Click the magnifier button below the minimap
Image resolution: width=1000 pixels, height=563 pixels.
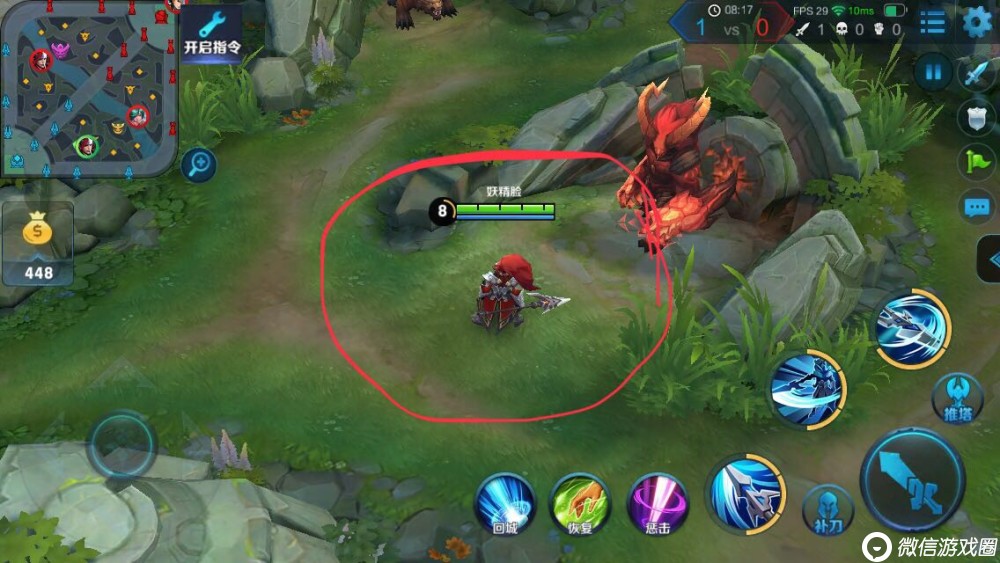[x=198, y=164]
